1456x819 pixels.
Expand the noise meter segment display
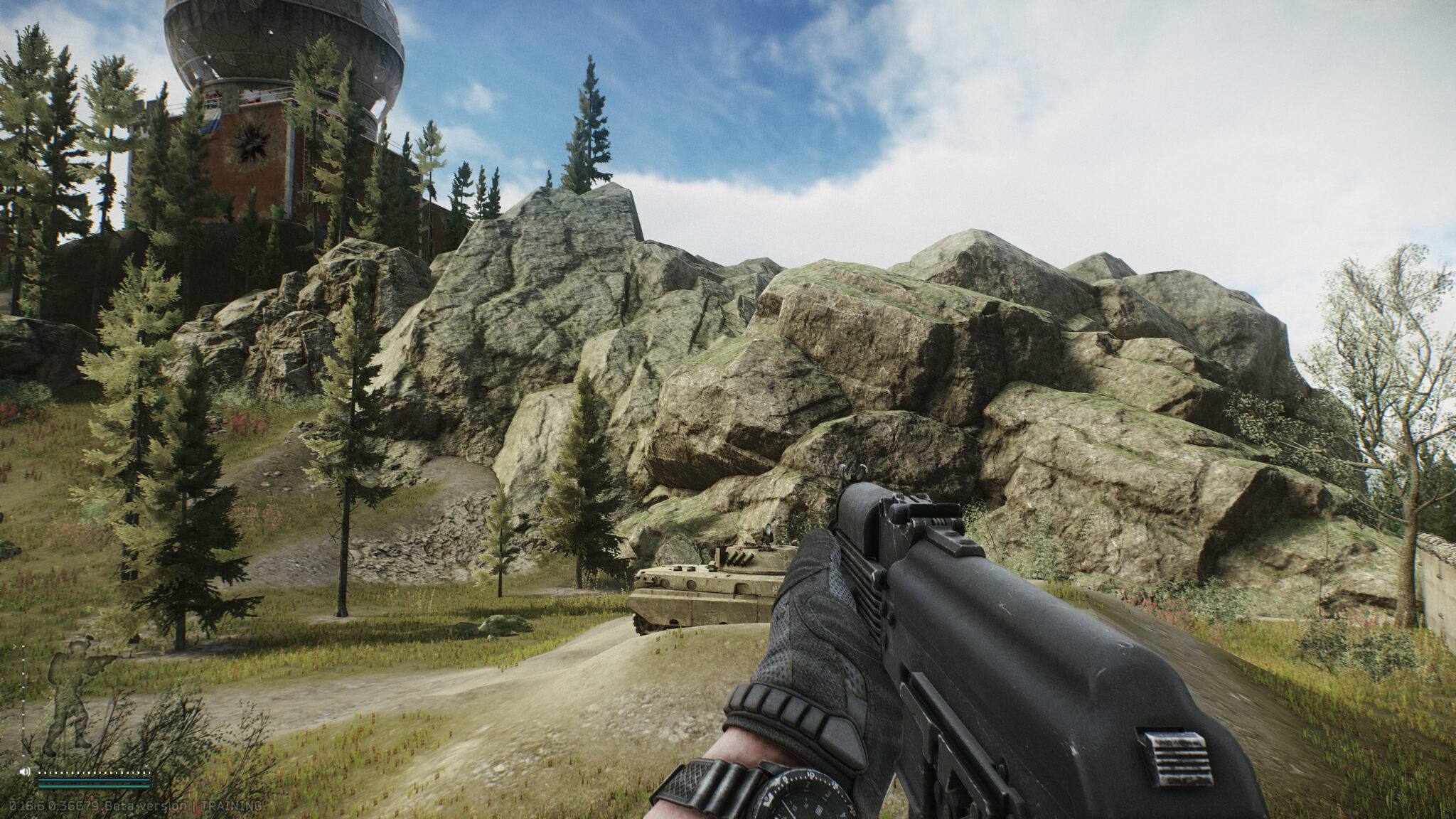92,773
